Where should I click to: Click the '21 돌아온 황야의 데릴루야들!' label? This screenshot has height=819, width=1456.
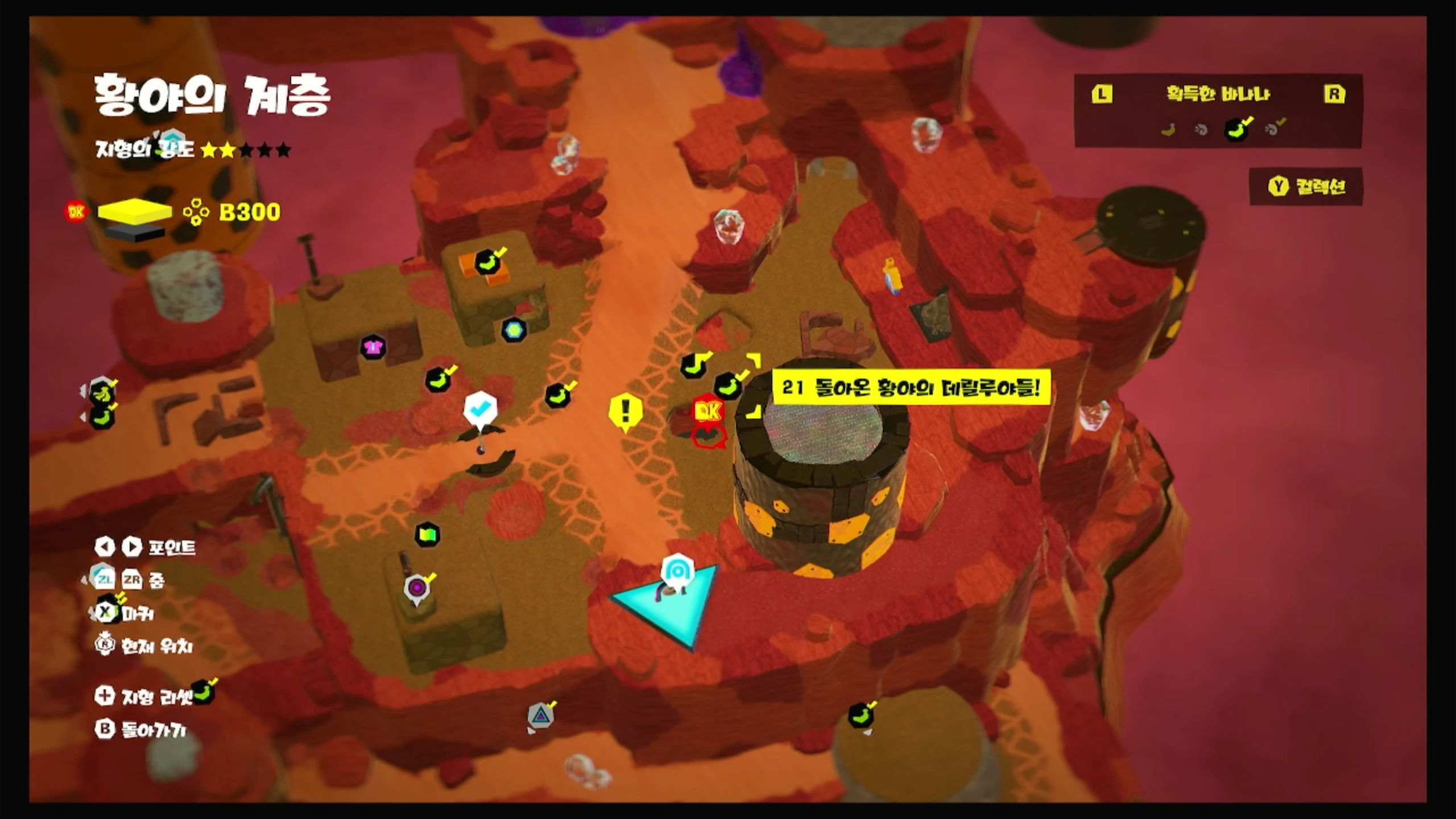point(911,388)
